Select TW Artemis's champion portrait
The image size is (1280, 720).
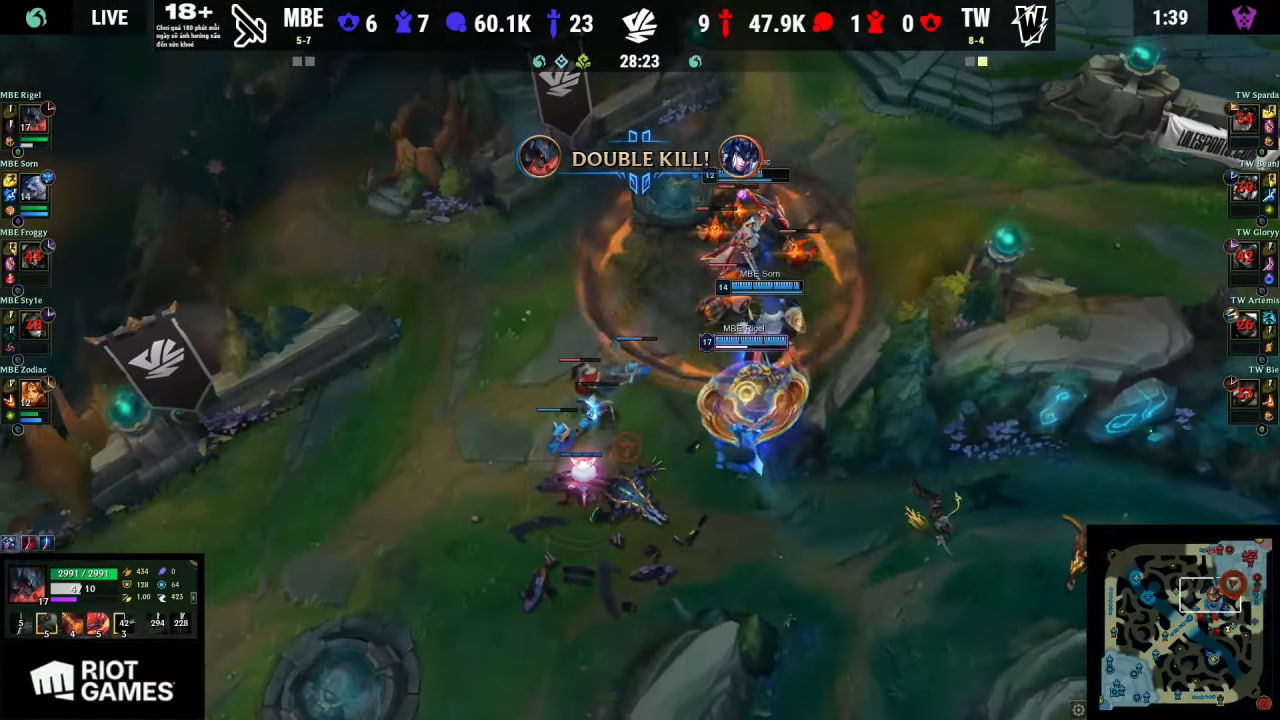pos(1245,324)
